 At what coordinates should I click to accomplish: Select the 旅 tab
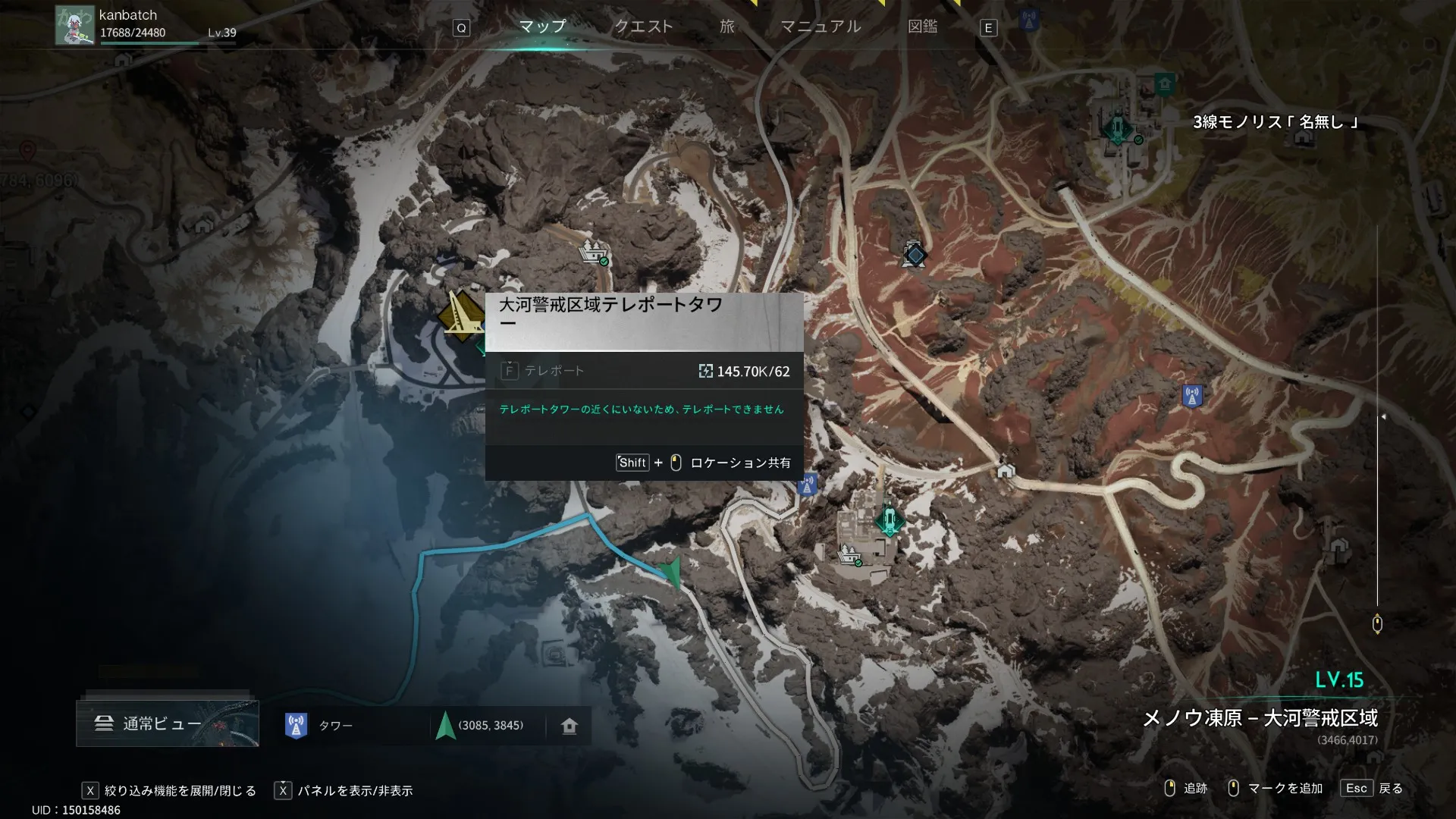(726, 27)
